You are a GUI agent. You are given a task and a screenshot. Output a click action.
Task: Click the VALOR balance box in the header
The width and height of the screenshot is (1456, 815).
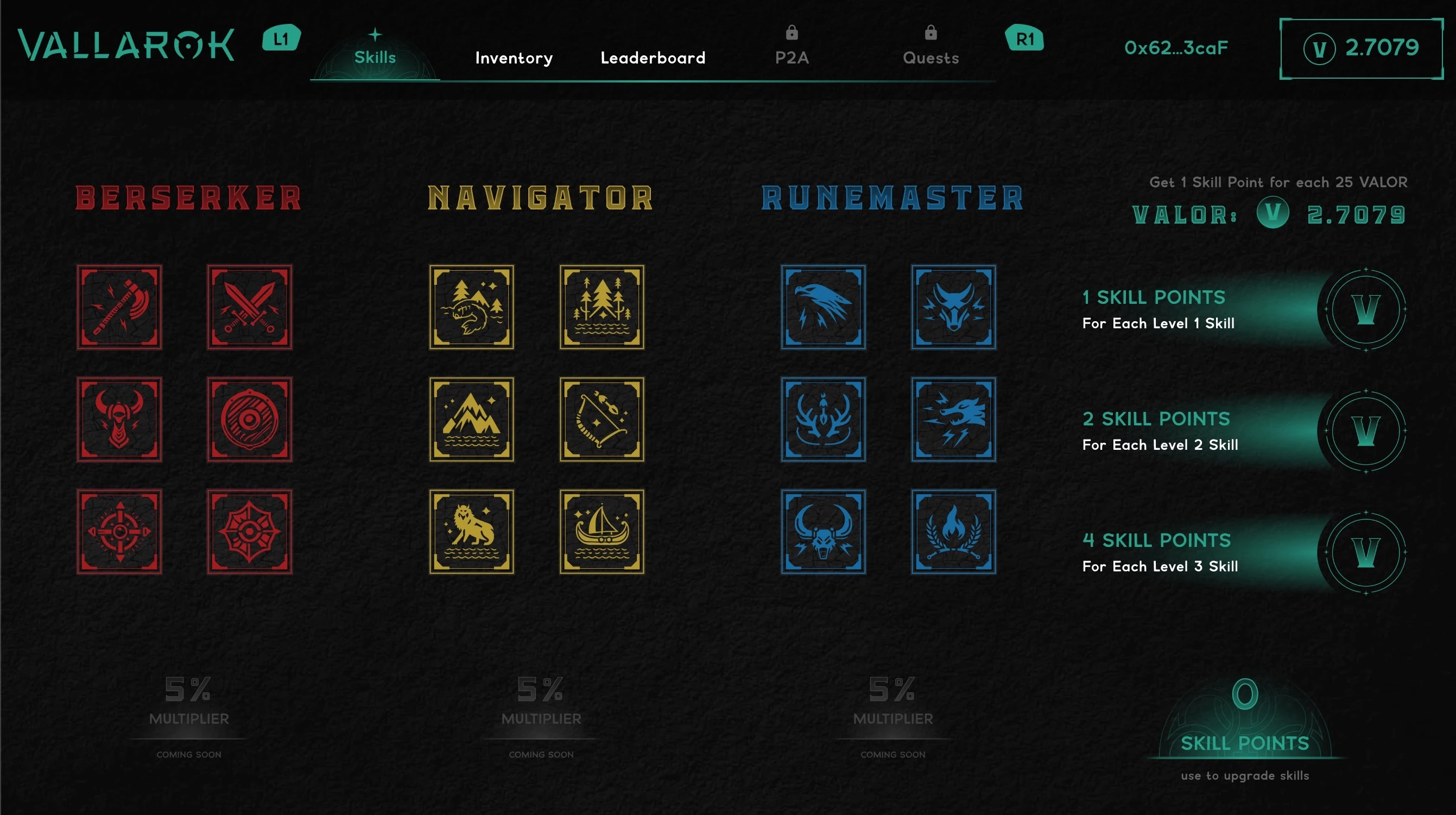click(1361, 49)
